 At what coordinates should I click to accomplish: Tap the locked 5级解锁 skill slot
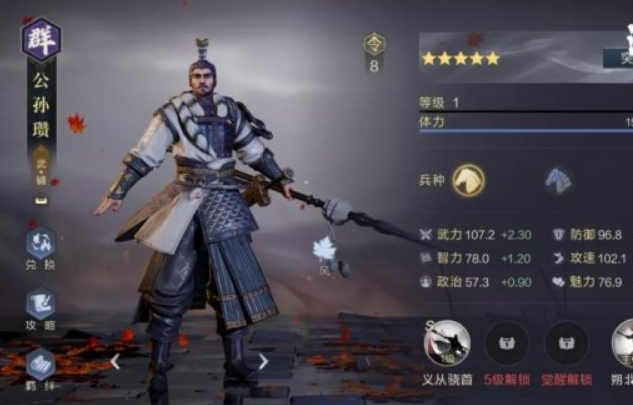click(x=506, y=344)
